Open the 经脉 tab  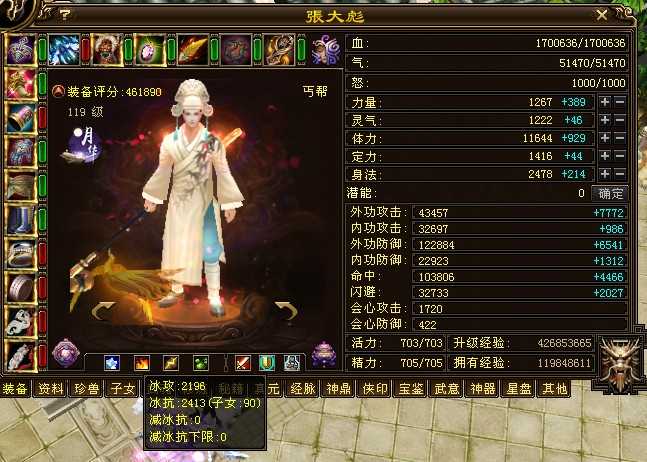click(303, 388)
